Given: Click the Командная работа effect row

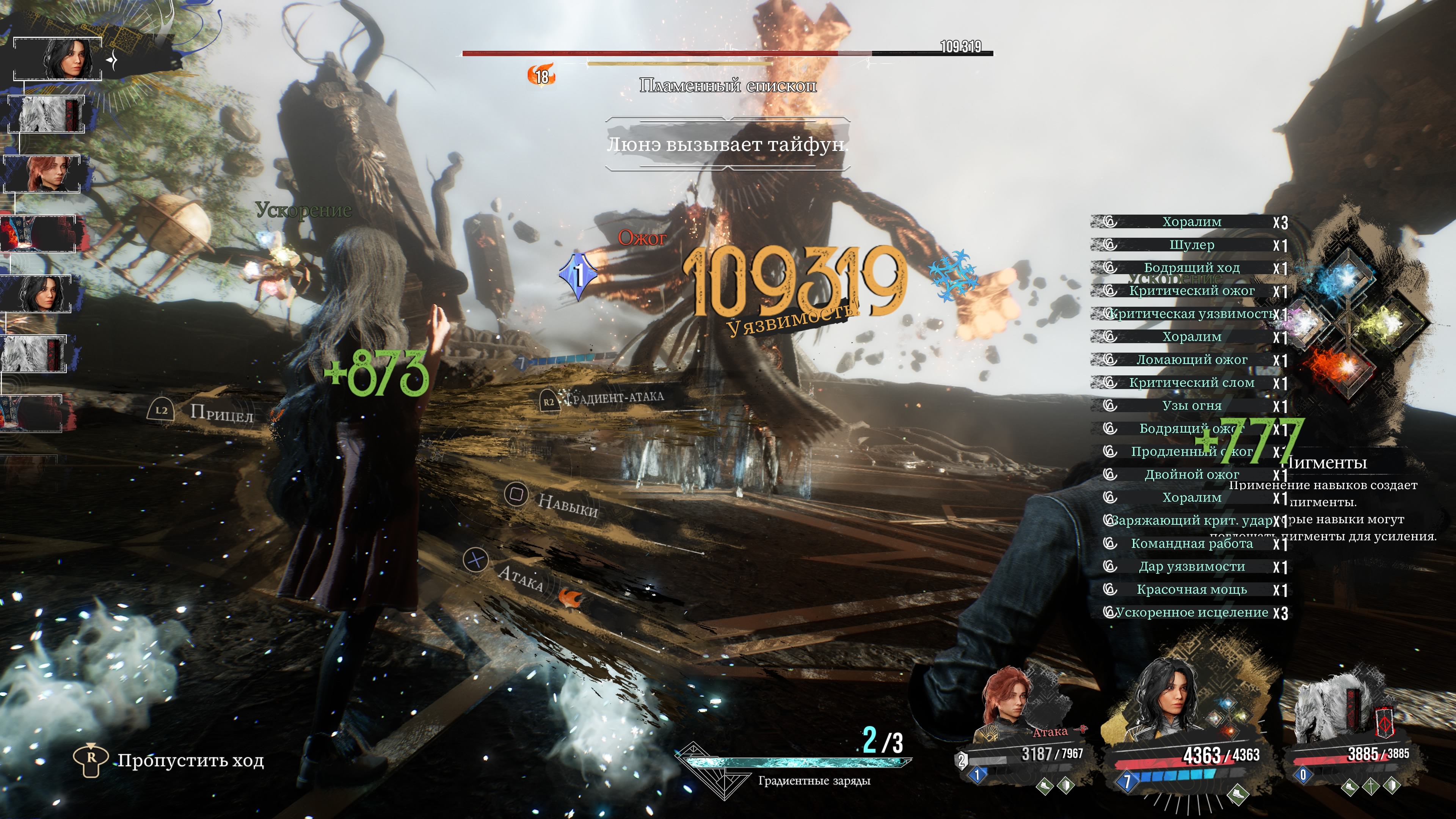Looking at the screenshot, I should 1191,544.
